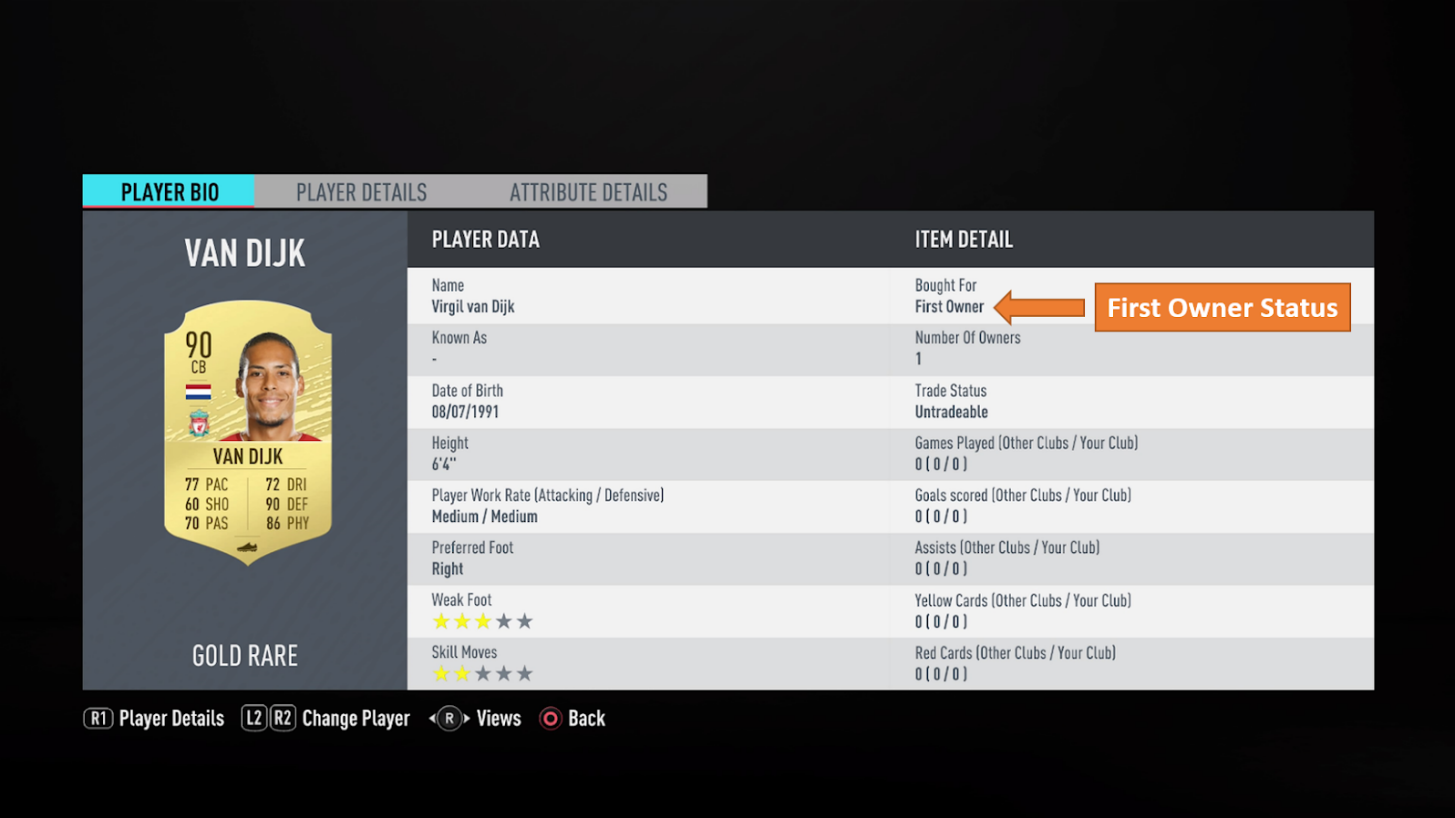Expand the Views selector by its R indicator
1455x818 pixels.
449,718
